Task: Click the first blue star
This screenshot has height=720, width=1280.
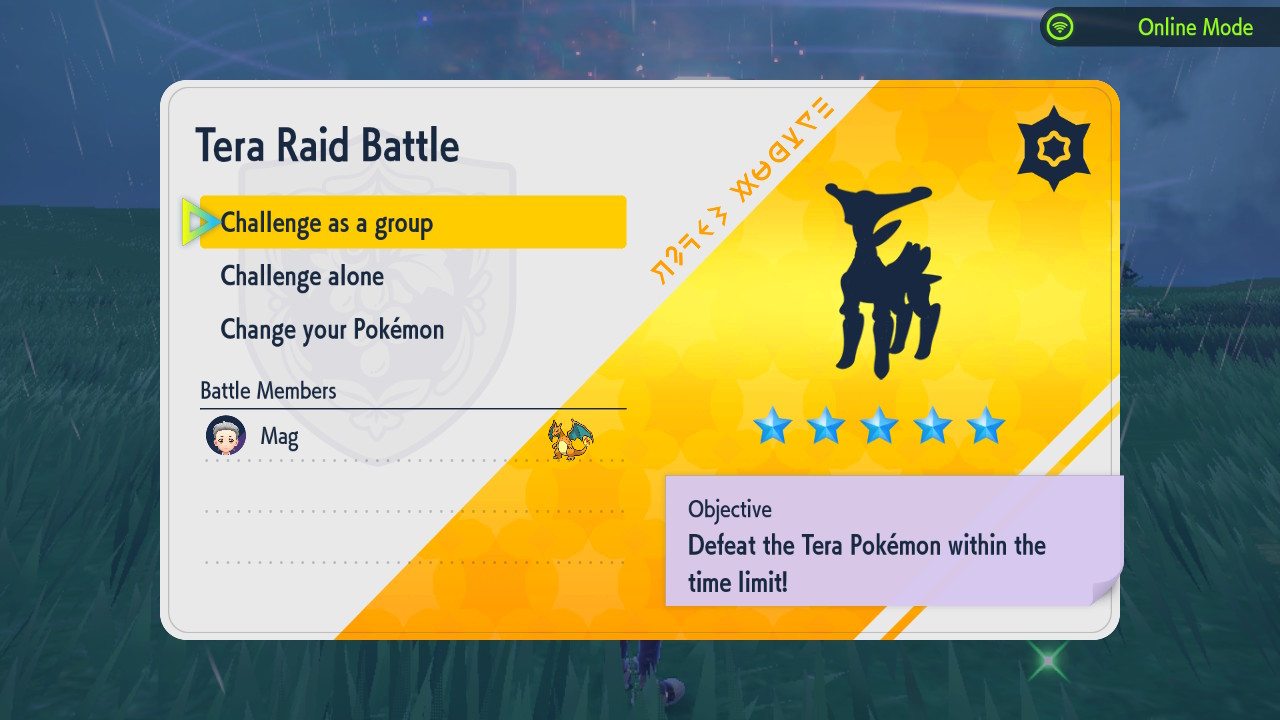Action: pos(772,427)
